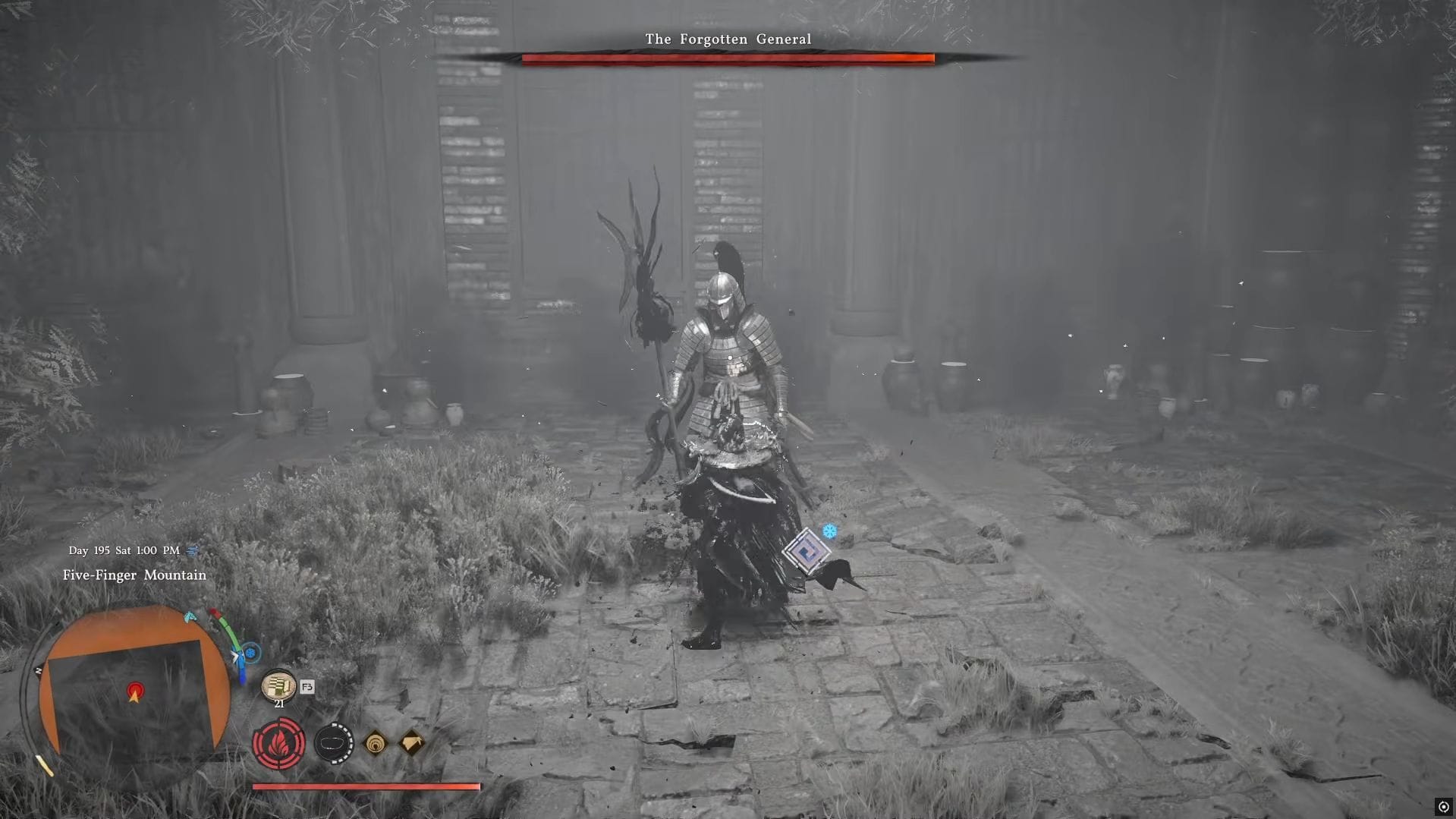Select the horse icon on the minimap edge
Viewport: 1456px width, 819px height.
189,616
